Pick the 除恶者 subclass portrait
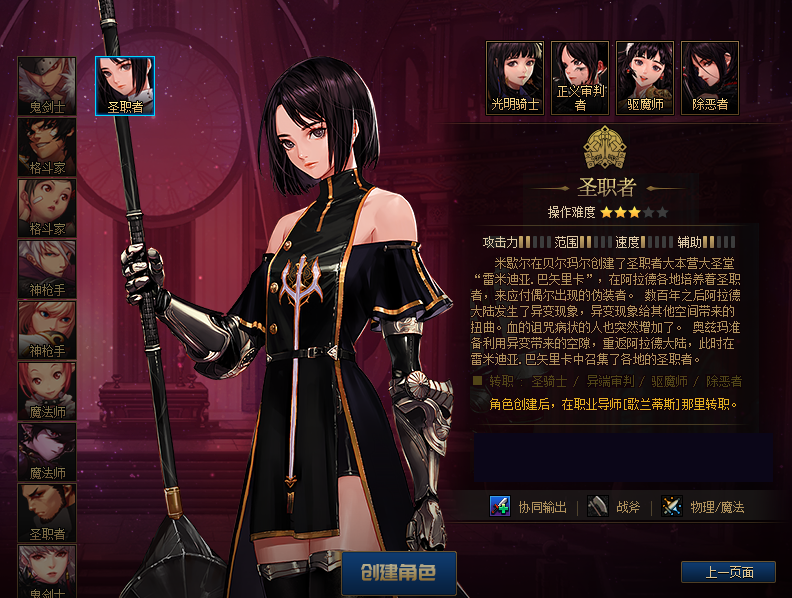 click(710, 77)
